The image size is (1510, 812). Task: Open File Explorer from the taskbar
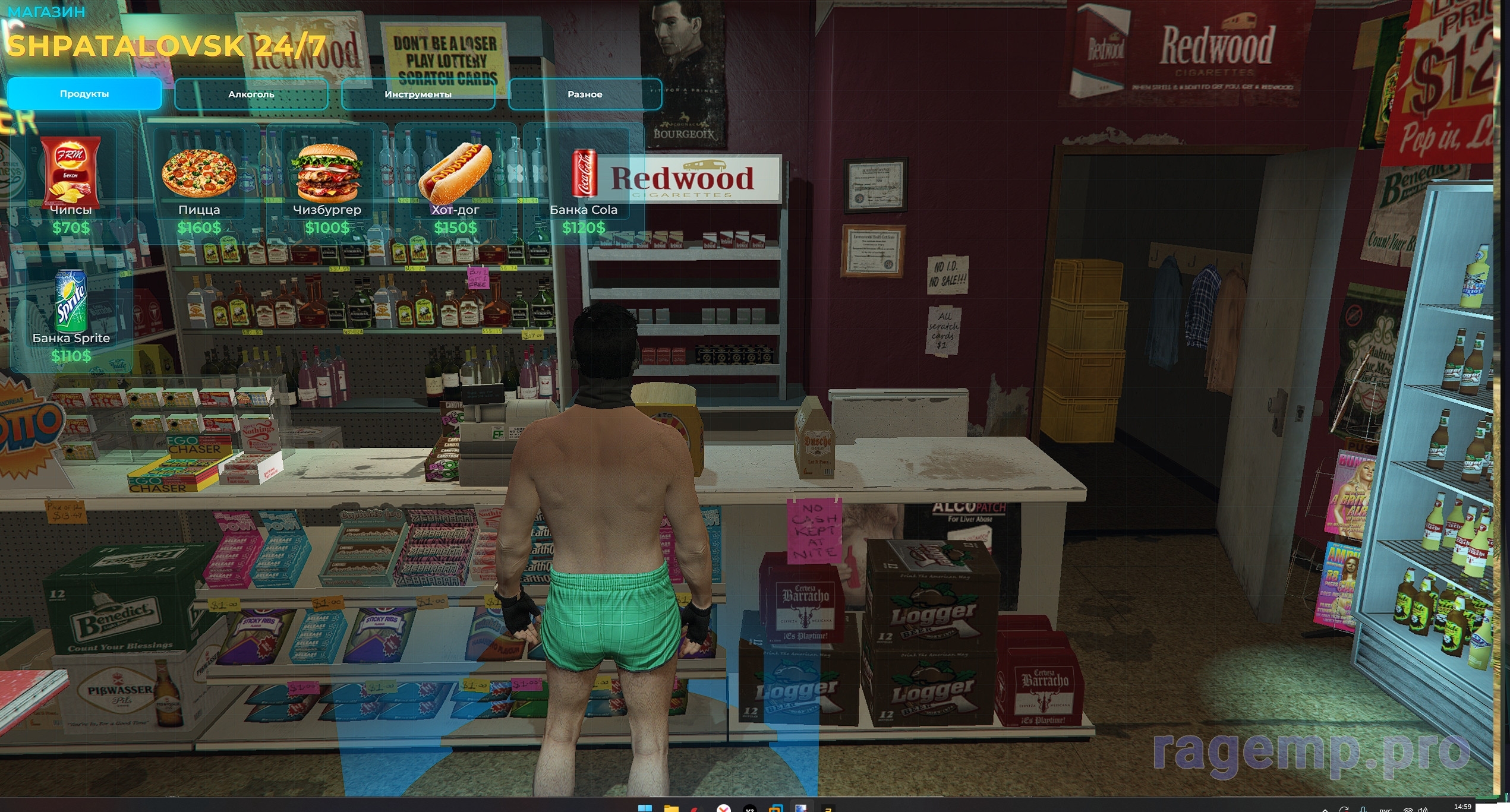[671, 808]
